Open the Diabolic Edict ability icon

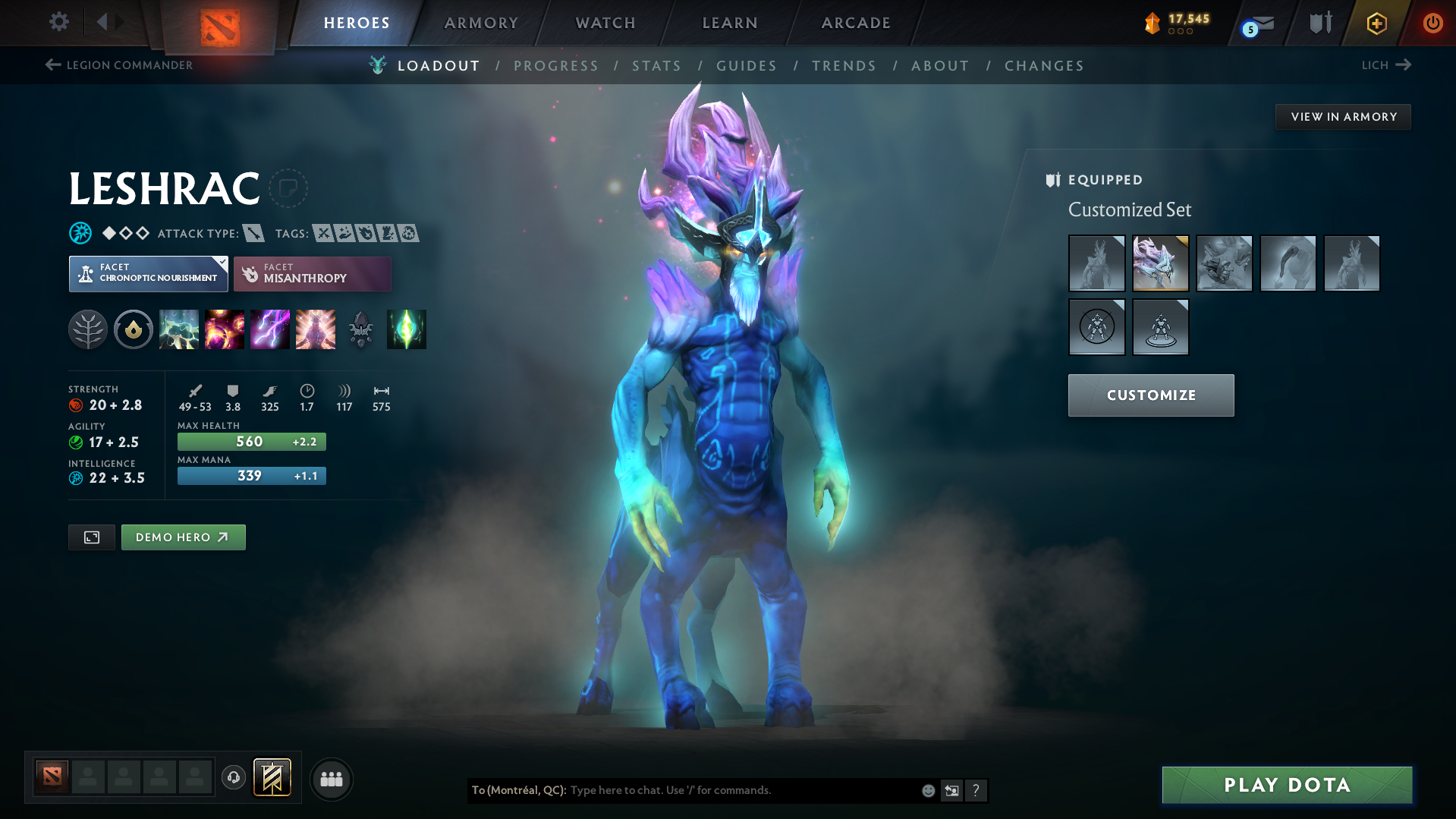[225, 329]
